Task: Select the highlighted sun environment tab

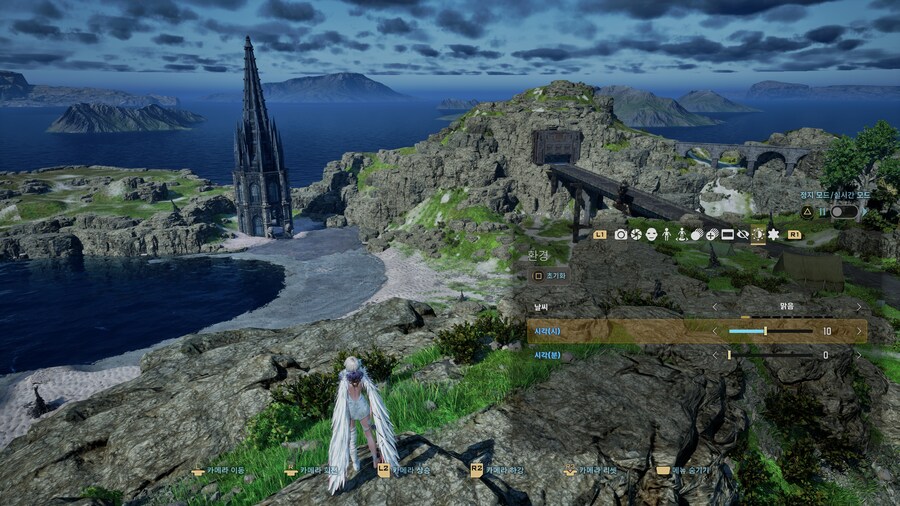Action: point(758,234)
